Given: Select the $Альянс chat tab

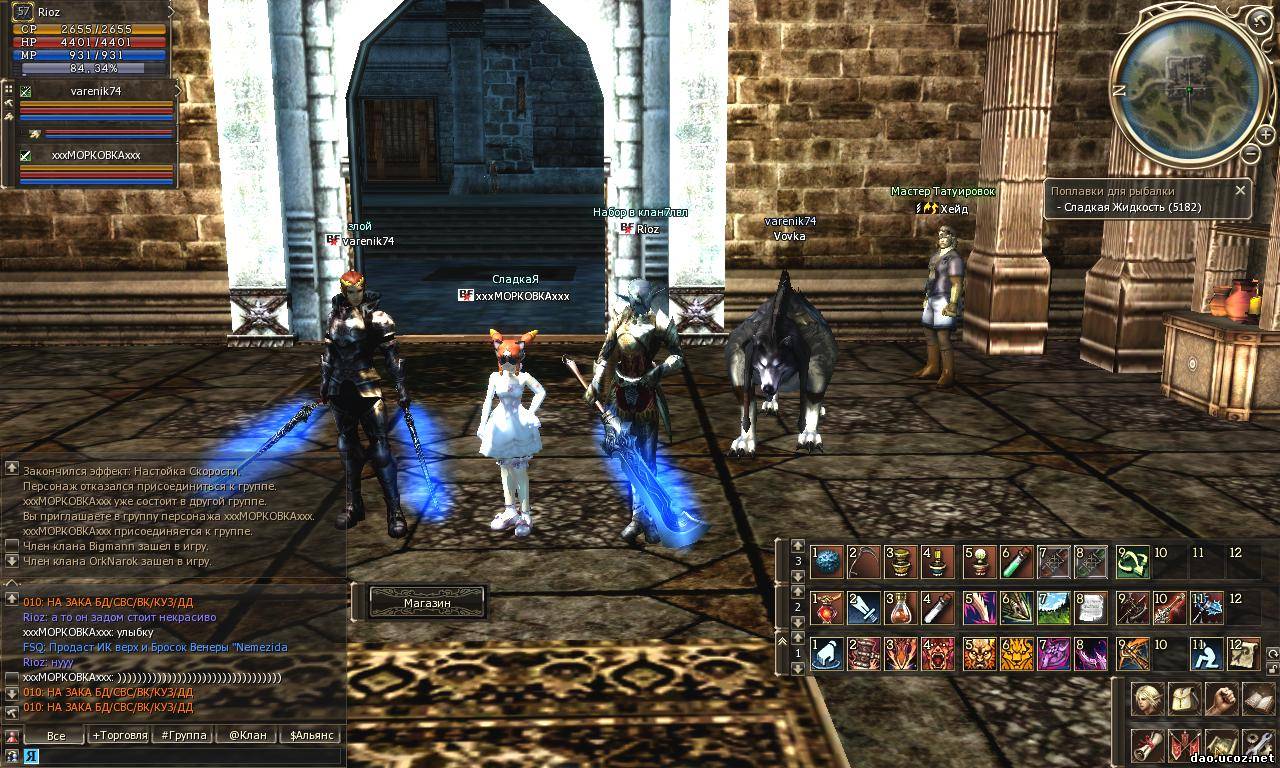Looking at the screenshot, I should point(310,735).
